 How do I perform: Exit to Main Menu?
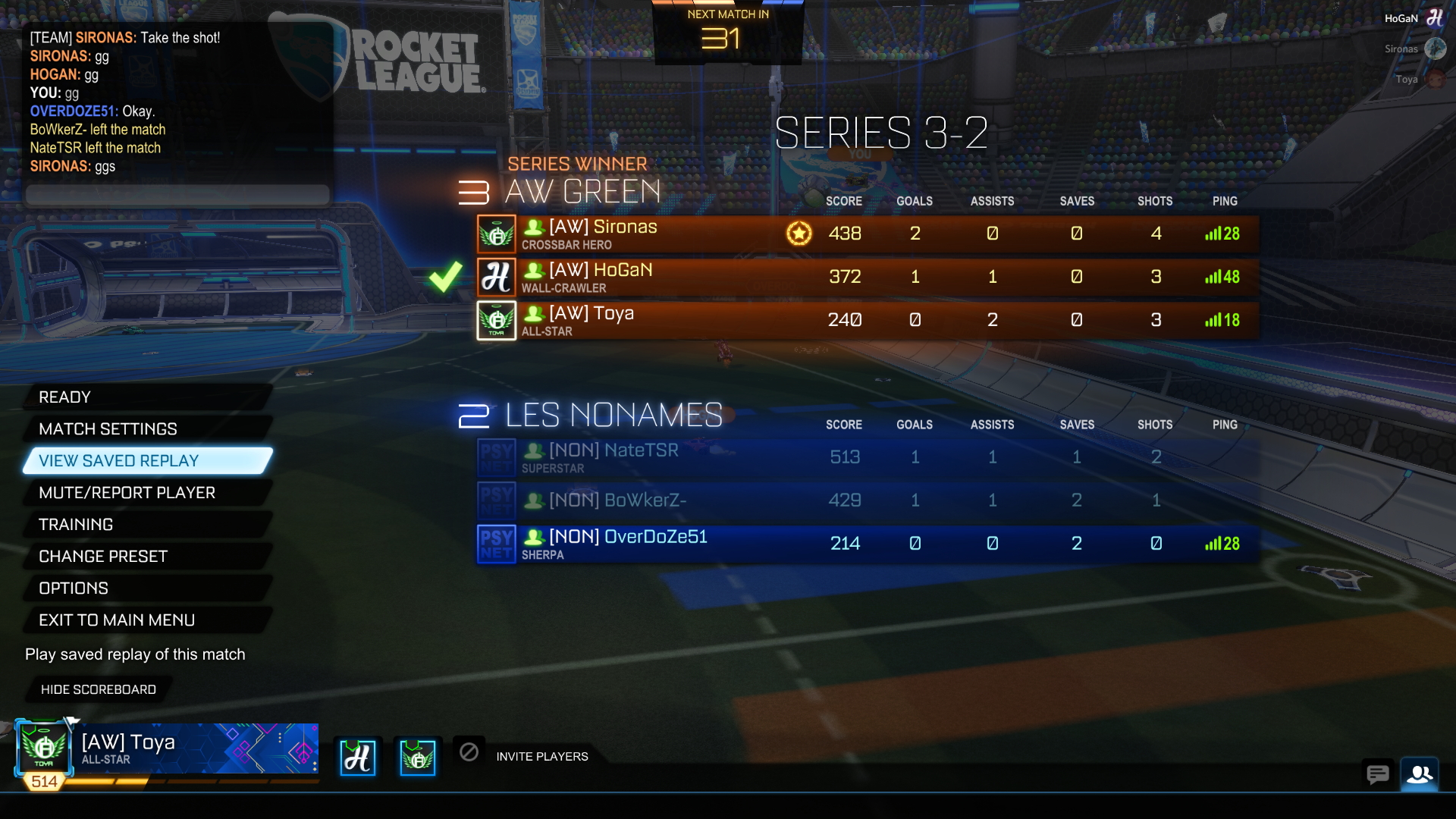pyautogui.click(x=144, y=620)
